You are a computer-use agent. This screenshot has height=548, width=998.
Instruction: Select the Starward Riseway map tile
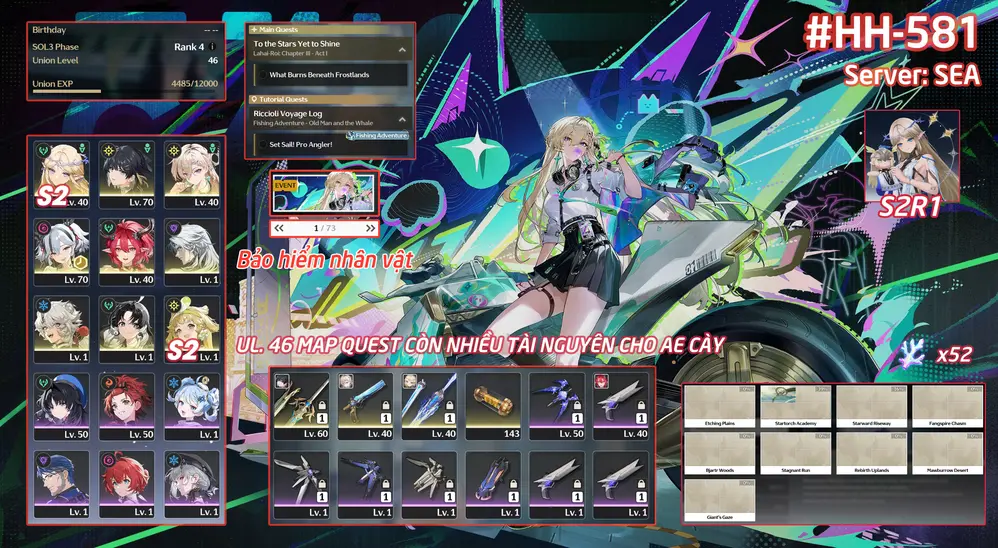[871, 407]
